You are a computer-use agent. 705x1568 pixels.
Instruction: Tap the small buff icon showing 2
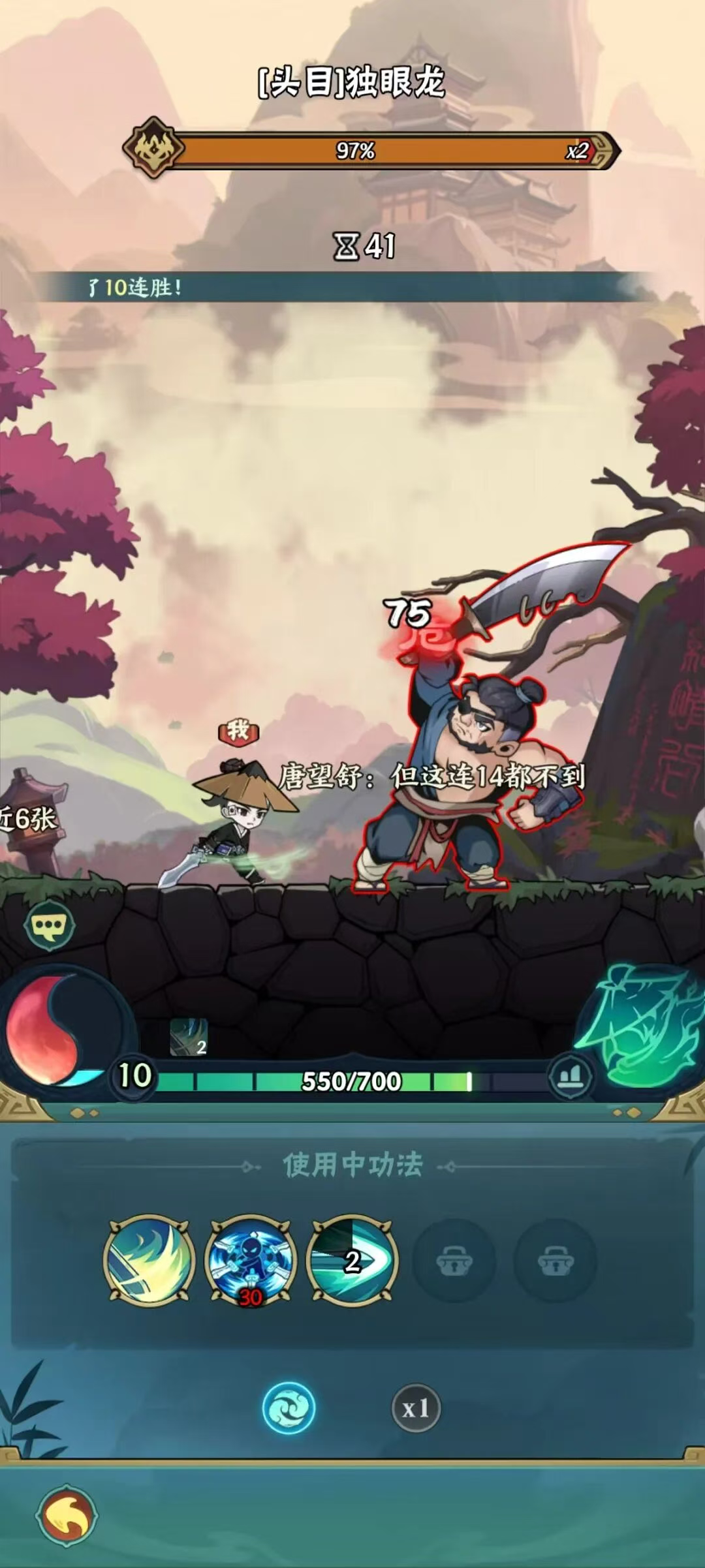point(189,1037)
